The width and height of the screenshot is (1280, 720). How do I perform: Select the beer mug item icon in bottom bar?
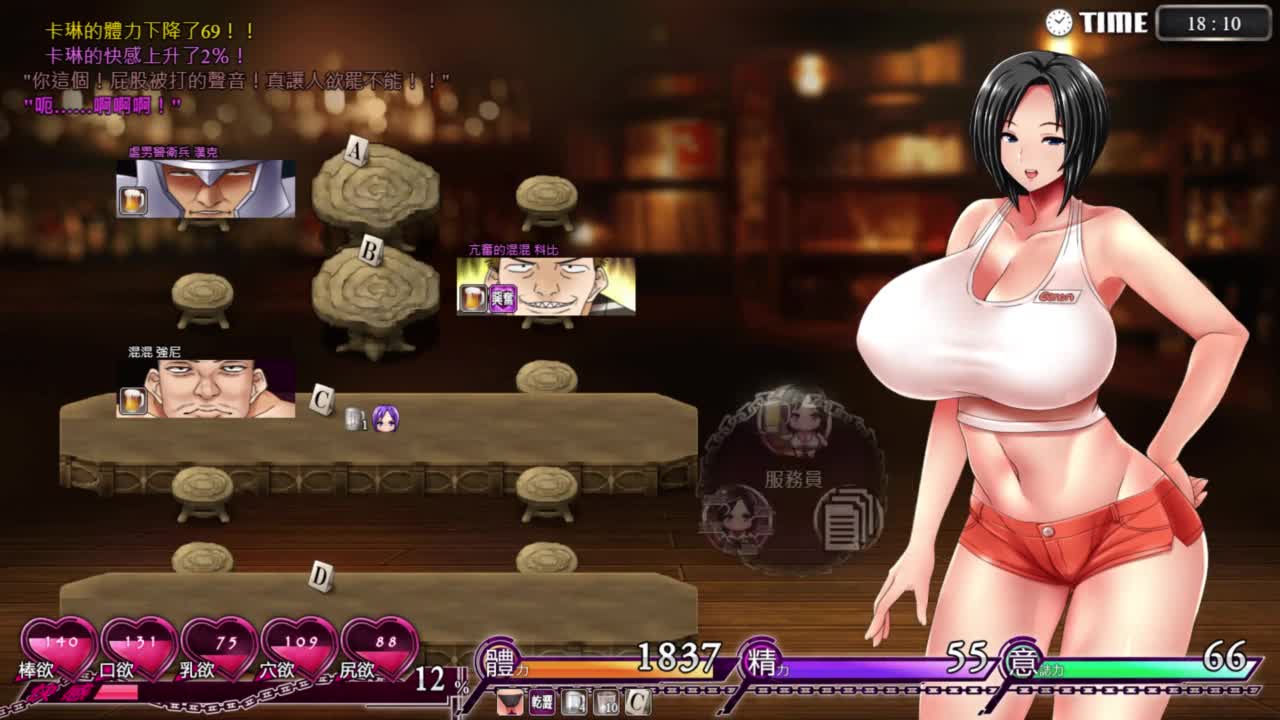[x=573, y=702]
